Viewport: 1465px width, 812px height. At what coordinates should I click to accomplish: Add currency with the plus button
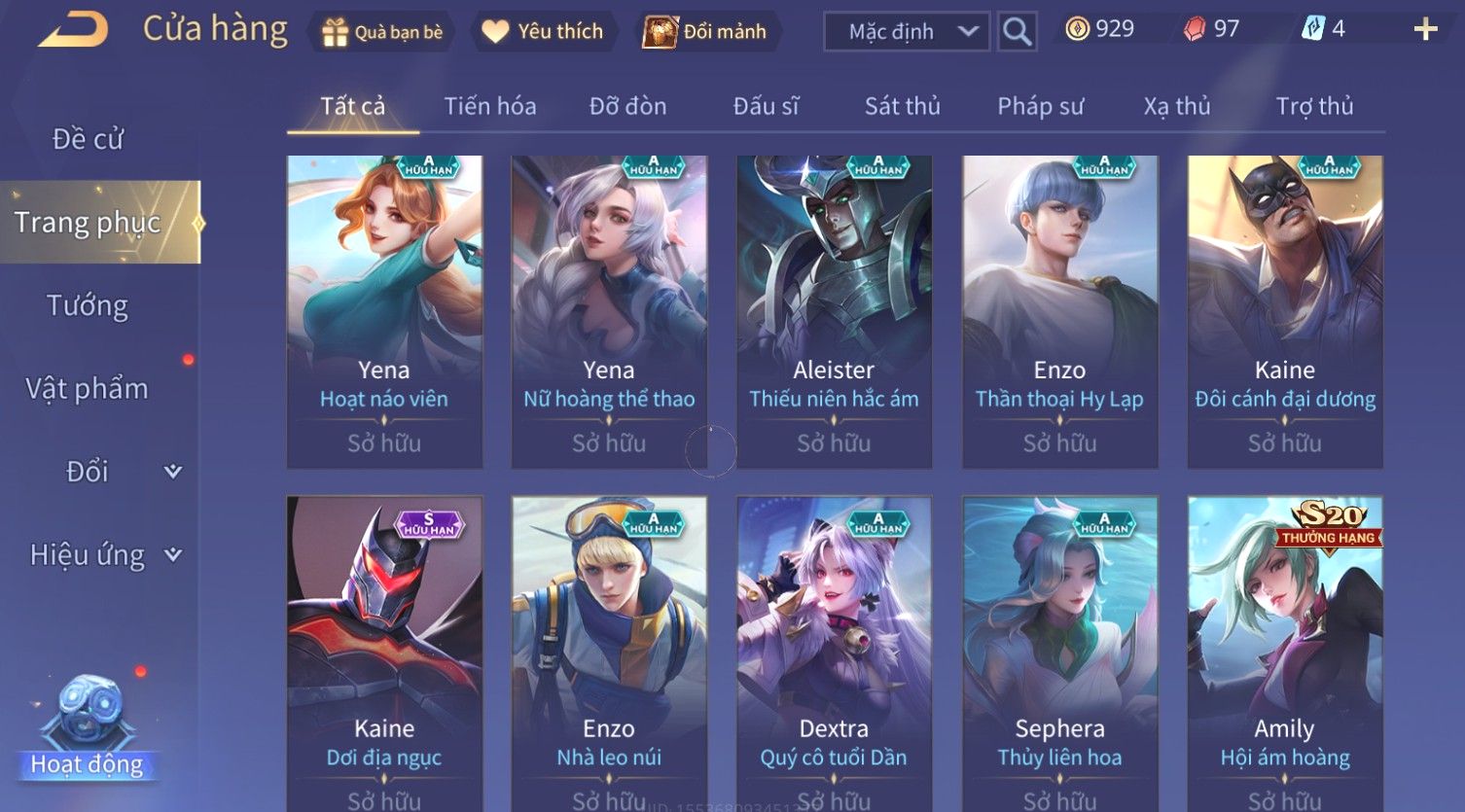click(1425, 30)
